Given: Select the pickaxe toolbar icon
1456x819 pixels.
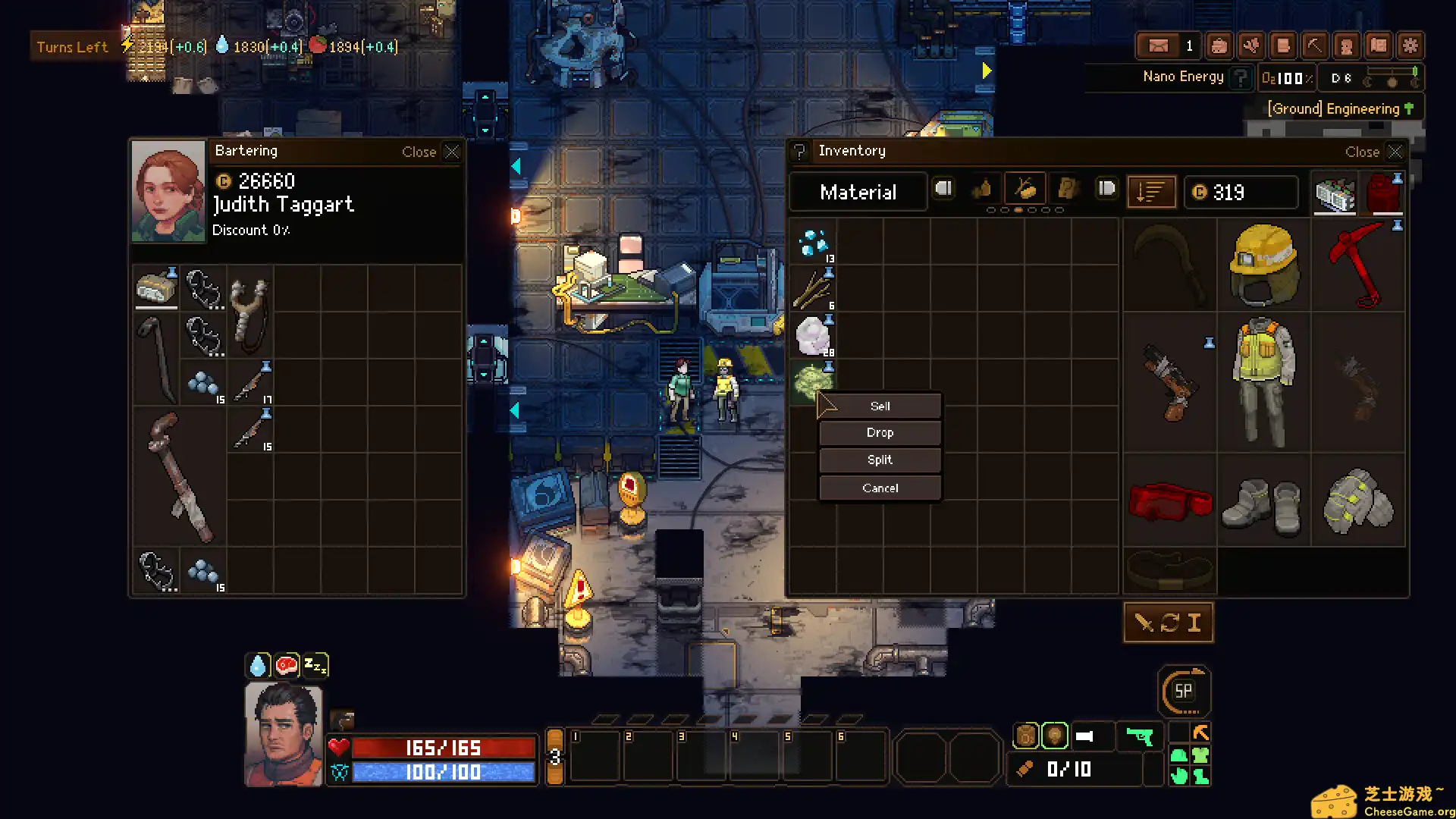Looking at the screenshot, I should point(1314,45).
